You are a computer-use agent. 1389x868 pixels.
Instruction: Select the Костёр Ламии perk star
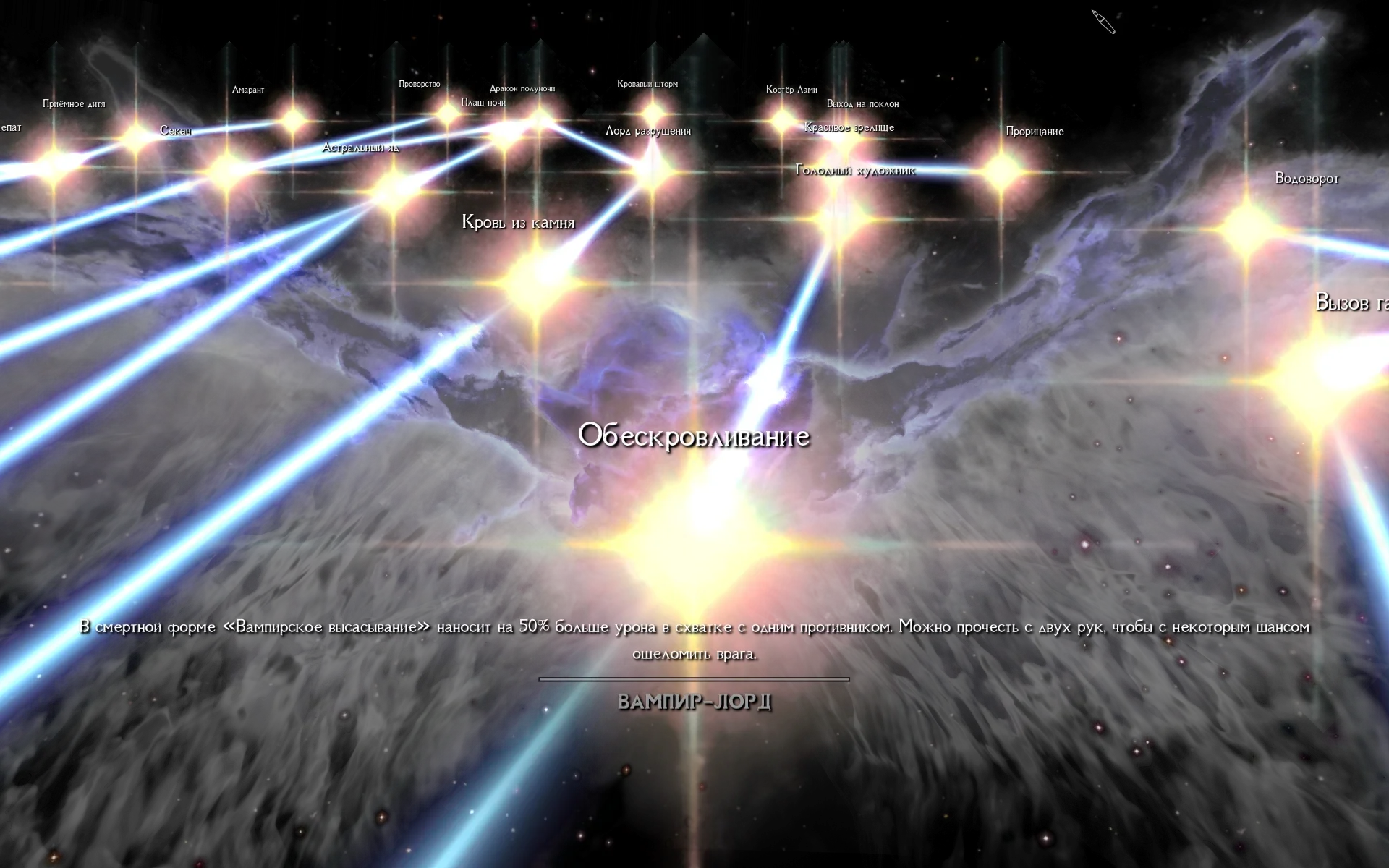click(x=782, y=120)
